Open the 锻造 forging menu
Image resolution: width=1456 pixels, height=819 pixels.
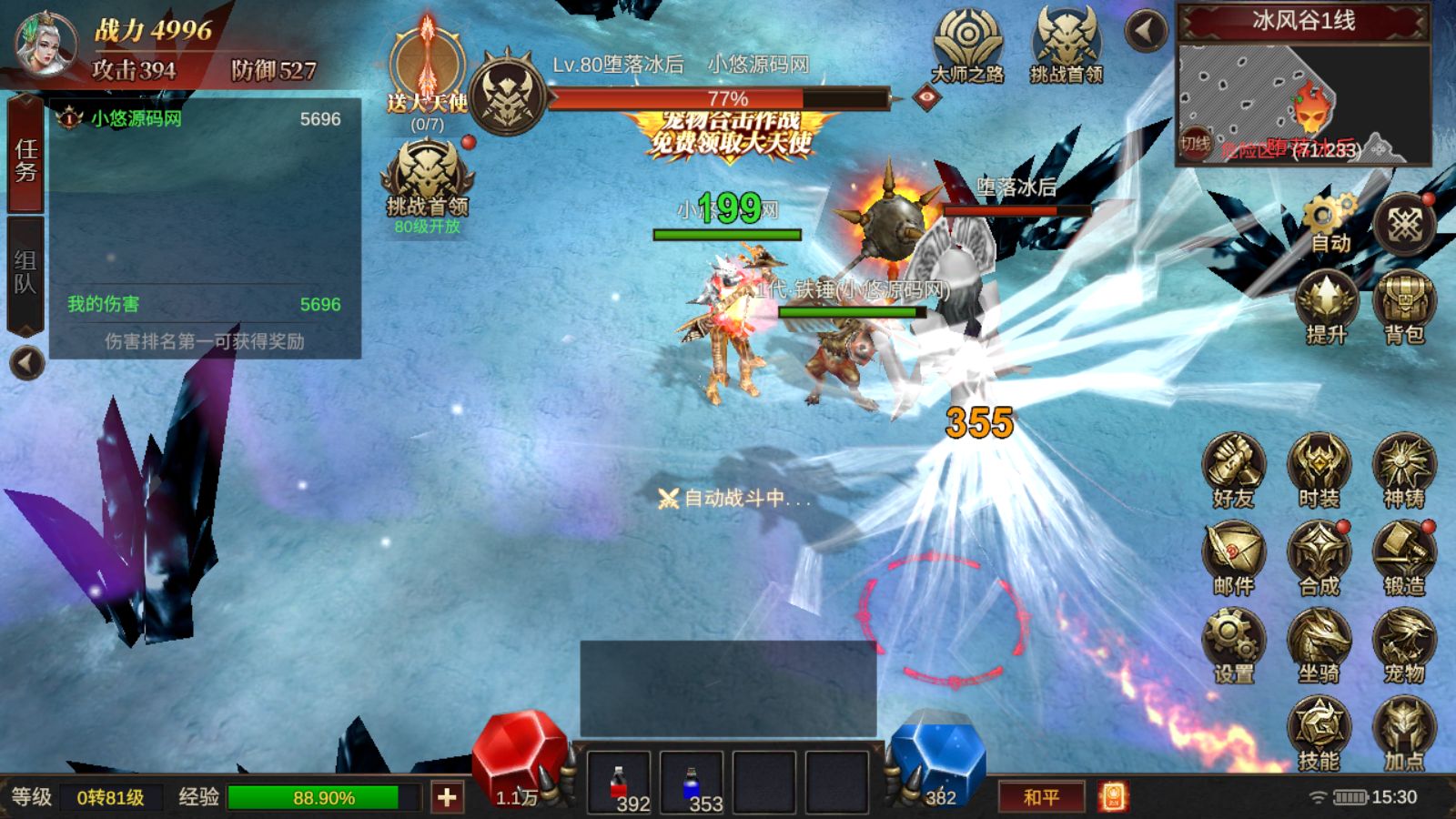point(1404,559)
